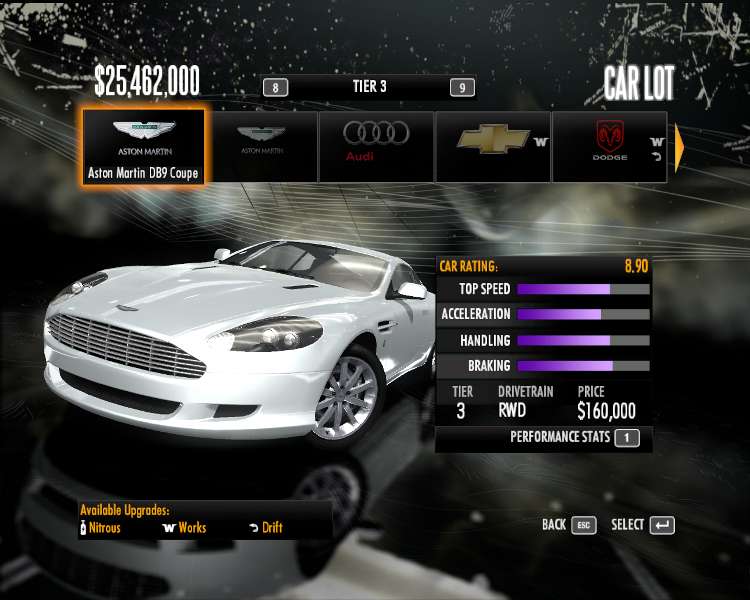Select the Chevrolet car tile
The width and height of the screenshot is (750, 600).
point(493,146)
